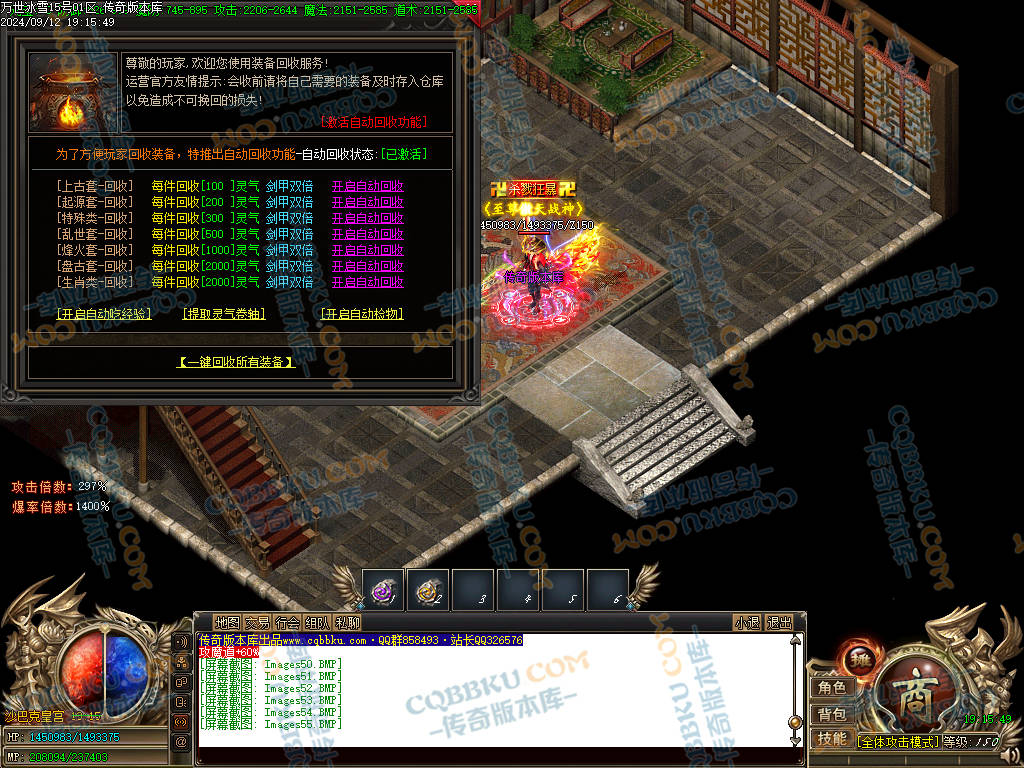The height and width of the screenshot is (768, 1024).
Task: Use the purple item in hotbar slot 1
Action: pyautogui.click(x=383, y=591)
